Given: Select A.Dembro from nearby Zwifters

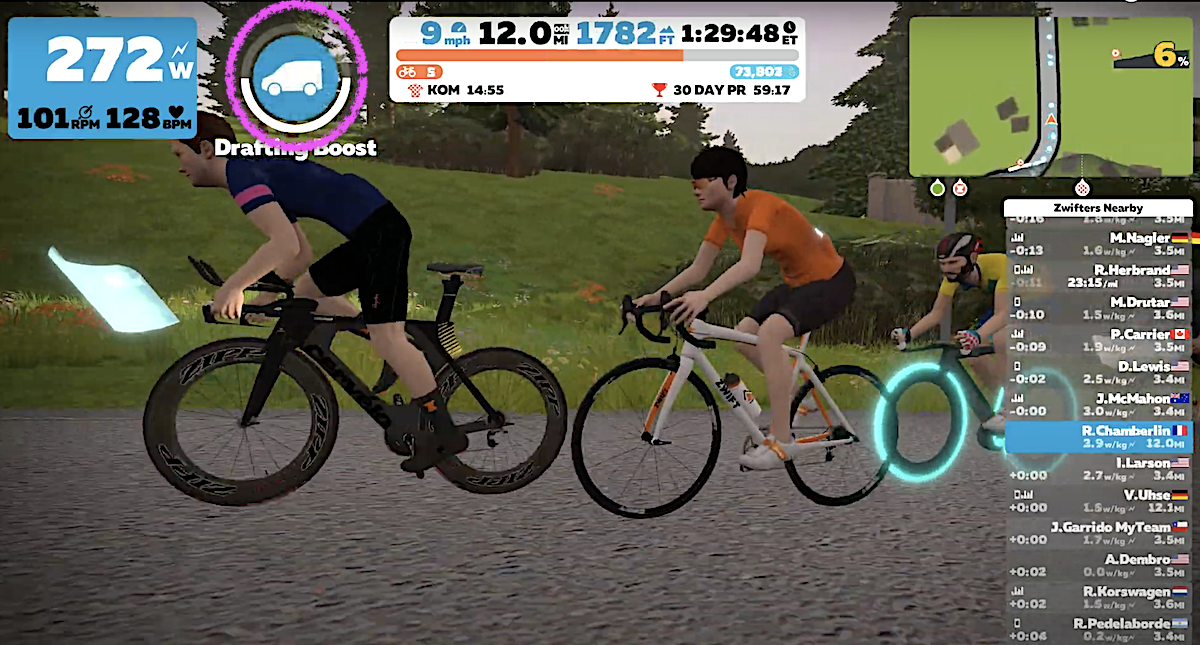Looking at the screenshot, I should (1099, 565).
